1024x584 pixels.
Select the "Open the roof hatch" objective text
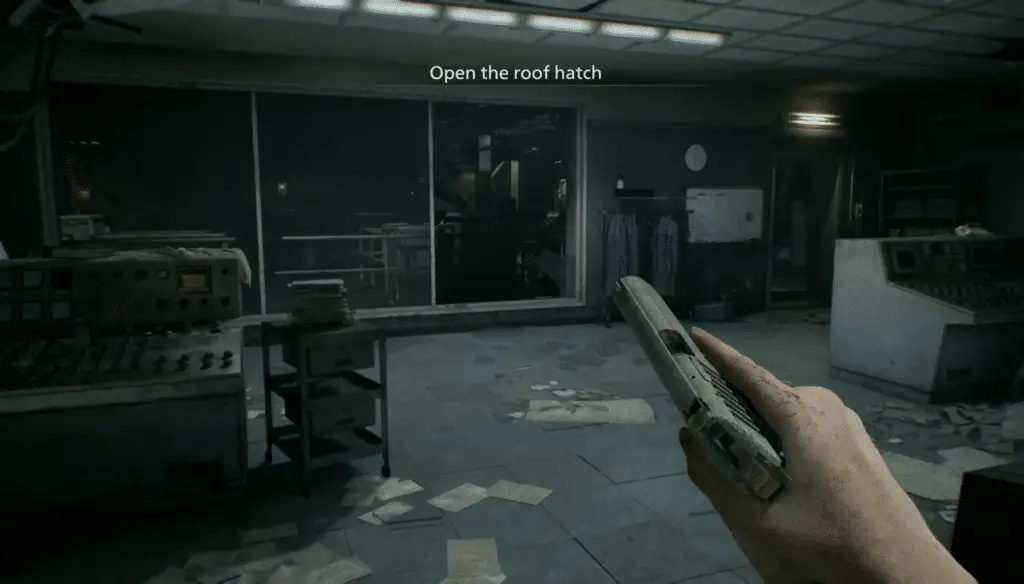pos(515,73)
